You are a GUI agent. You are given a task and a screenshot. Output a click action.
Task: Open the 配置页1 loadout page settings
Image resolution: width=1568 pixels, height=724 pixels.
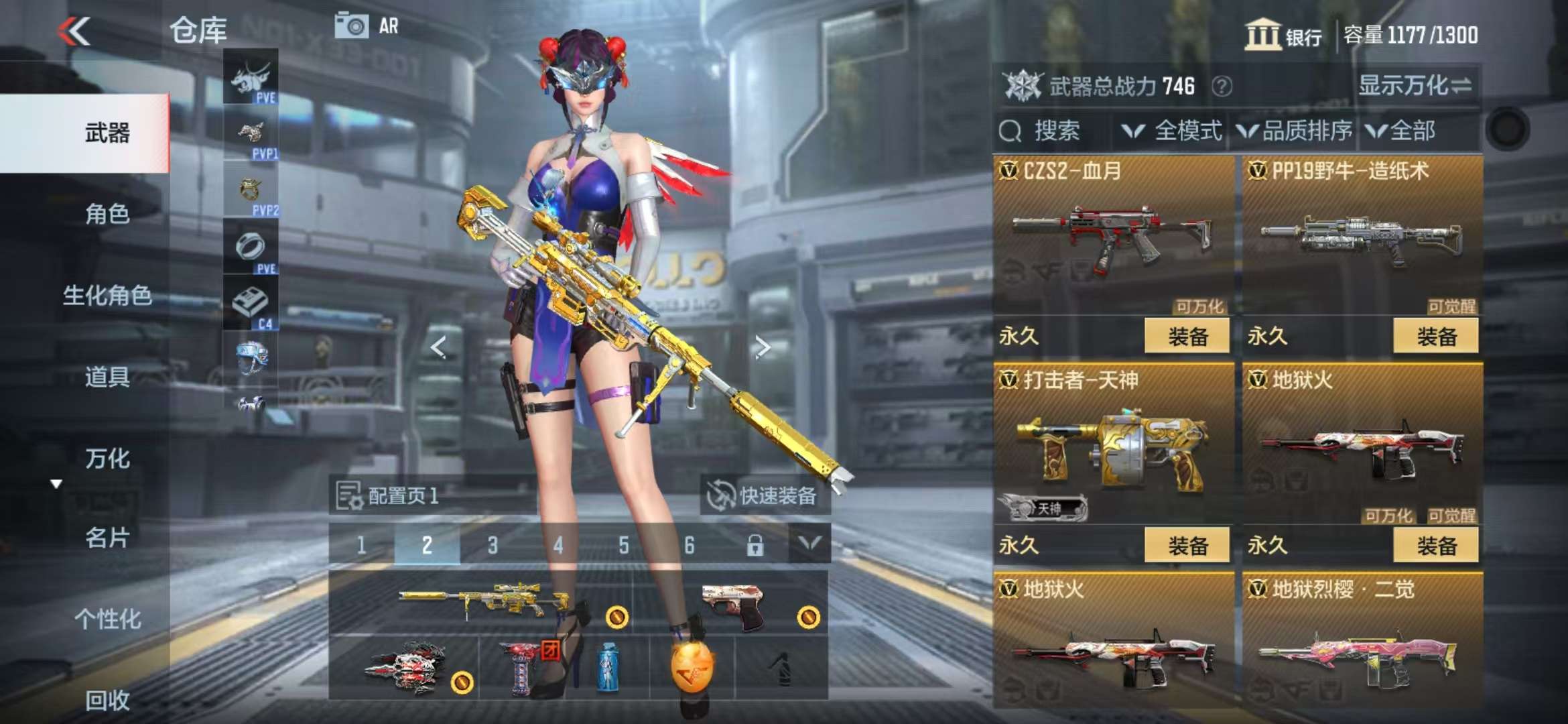(x=387, y=495)
